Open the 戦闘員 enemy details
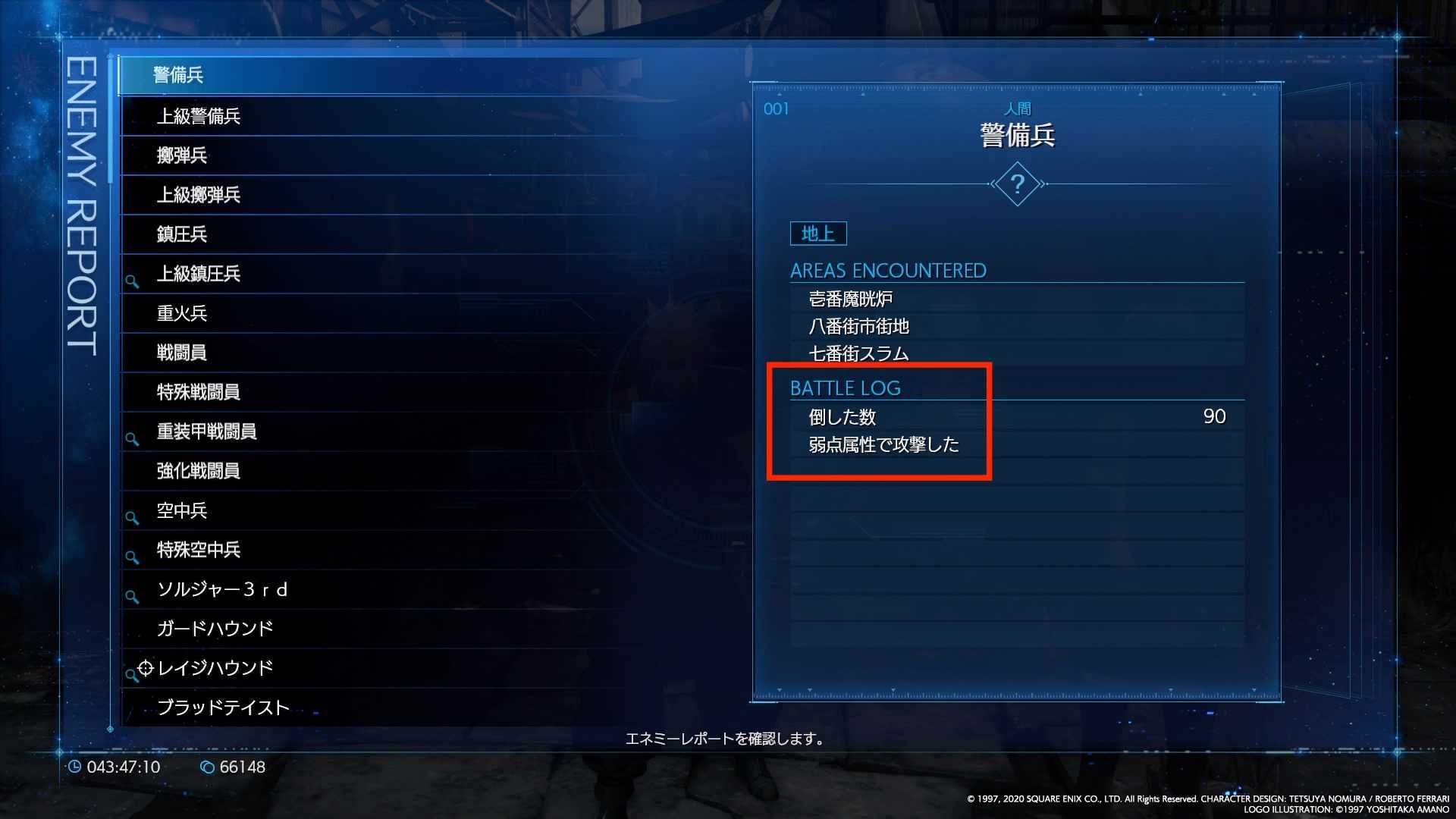1456x819 pixels. tap(303, 353)
